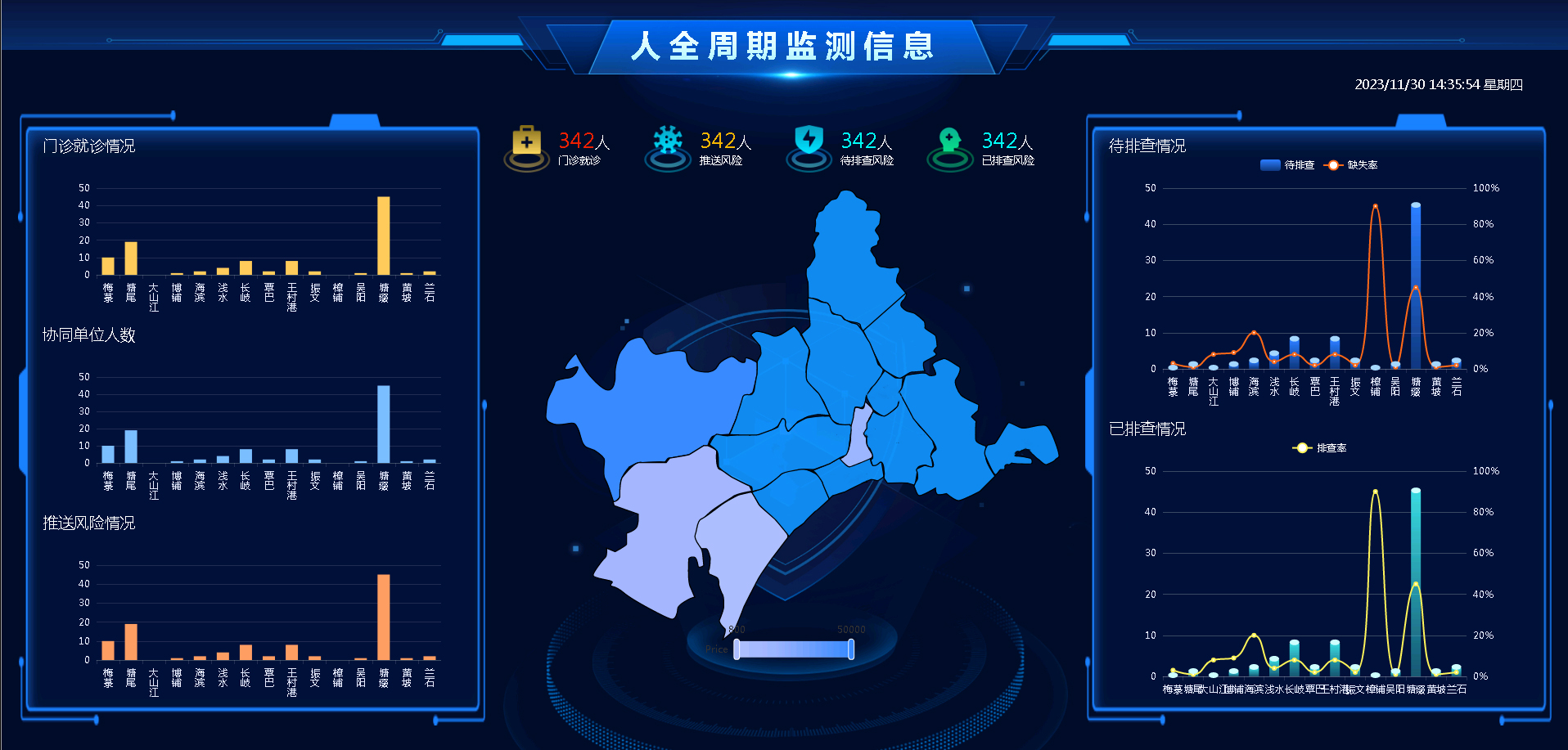Click the tallest blue bar in 协同单位人数
This screenshot has width=1568, height=750.
tap(381, 425)
